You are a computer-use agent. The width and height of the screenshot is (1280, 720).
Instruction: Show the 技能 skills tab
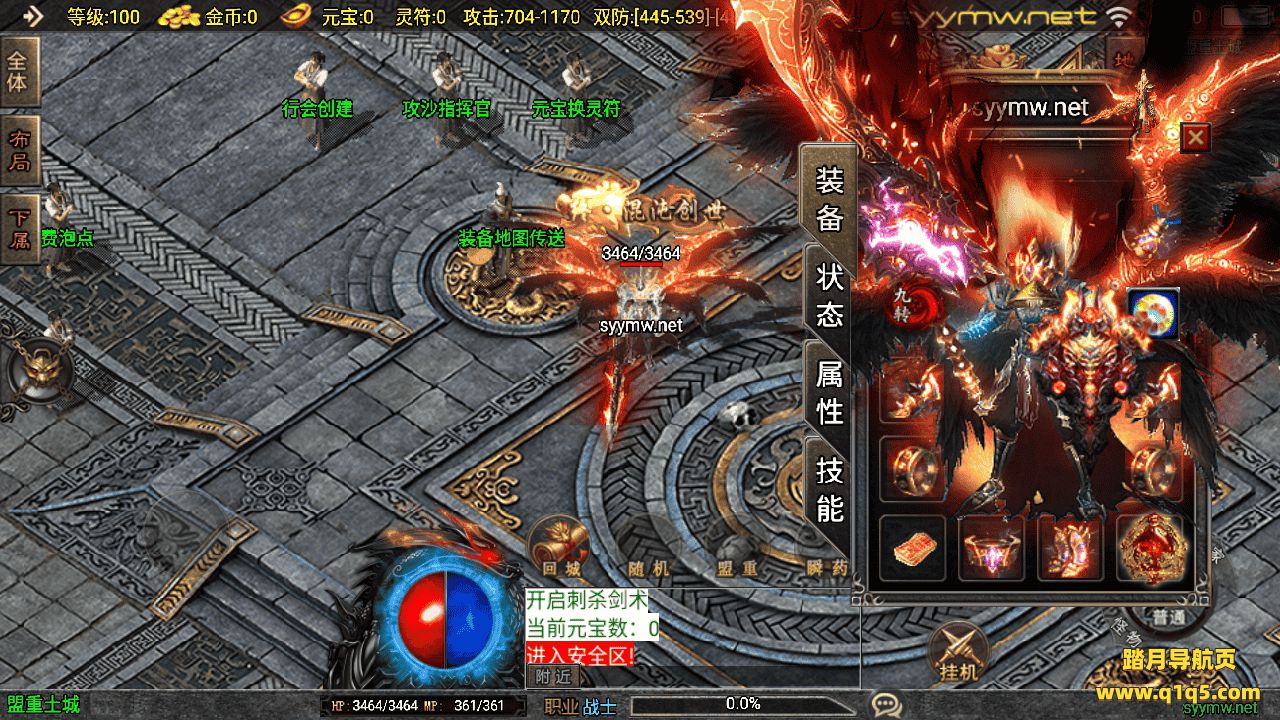(x=829, y=488)
